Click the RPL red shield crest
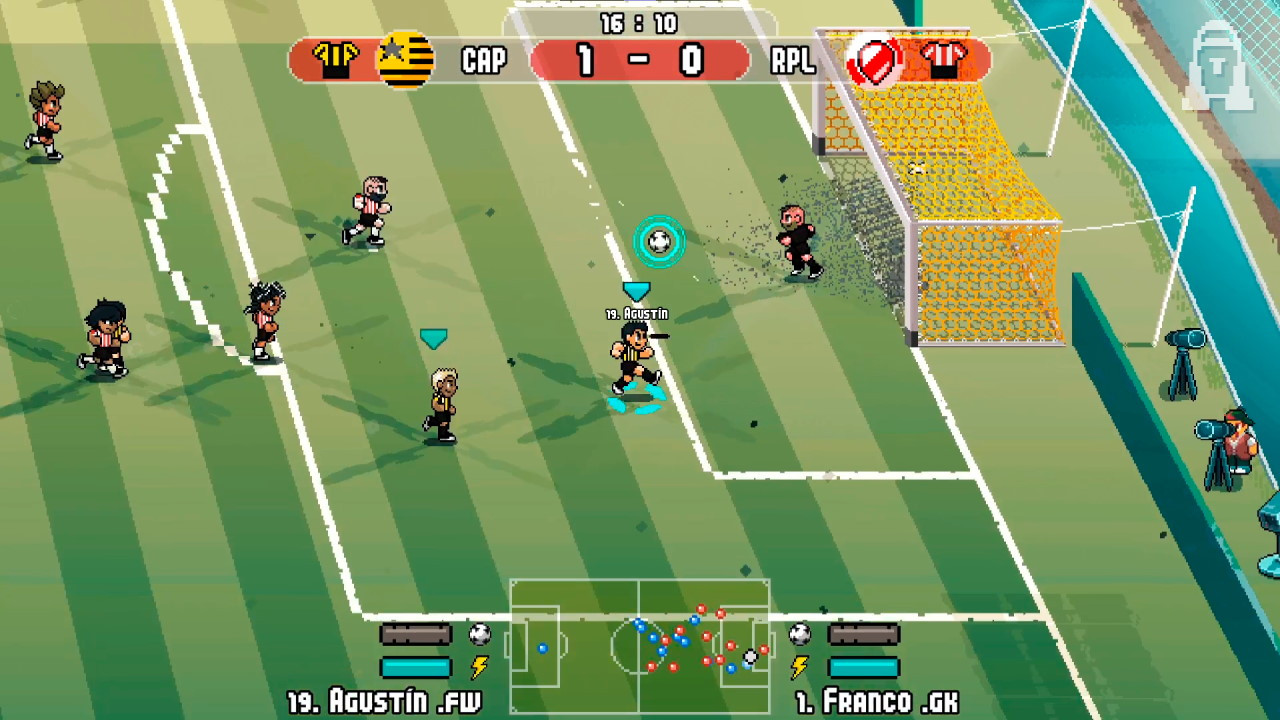 pos(875,60)
